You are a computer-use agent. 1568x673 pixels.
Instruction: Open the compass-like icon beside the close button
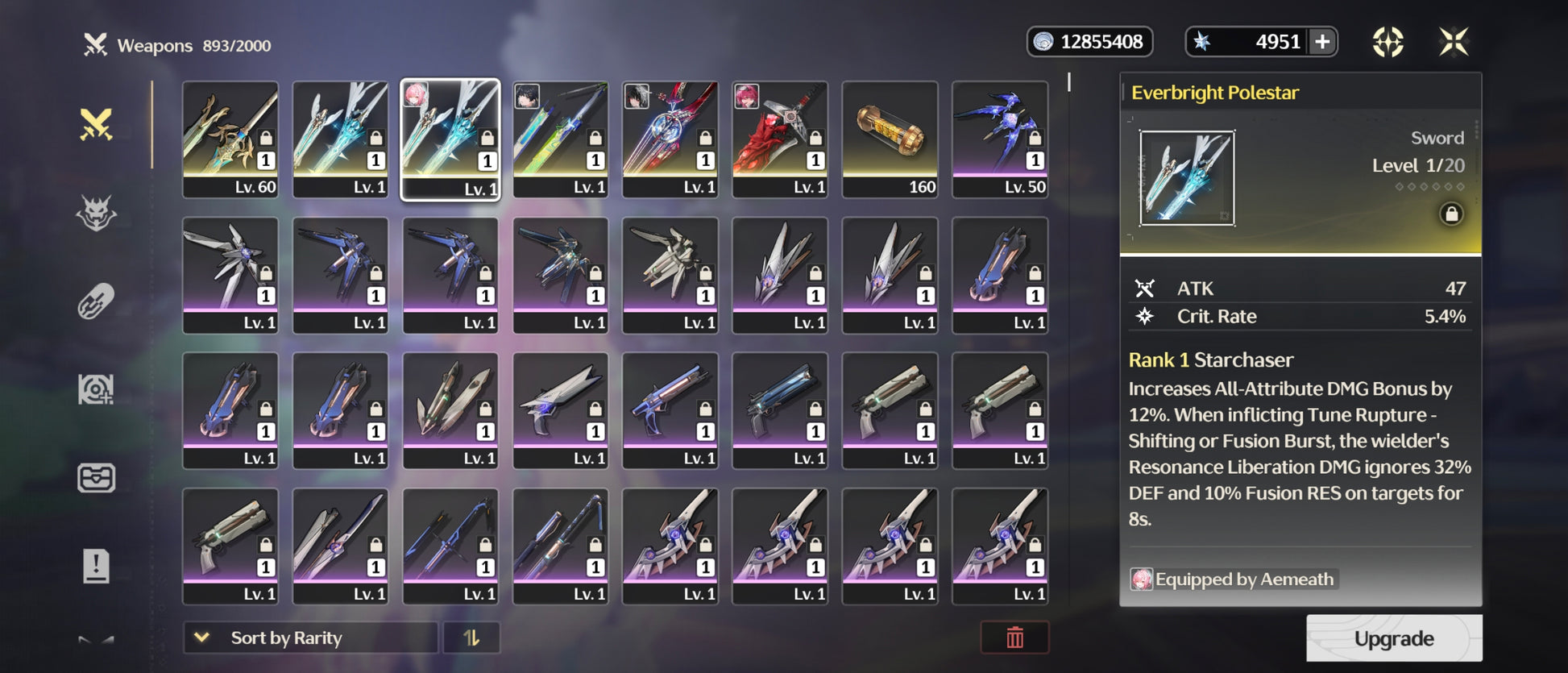1388,42
